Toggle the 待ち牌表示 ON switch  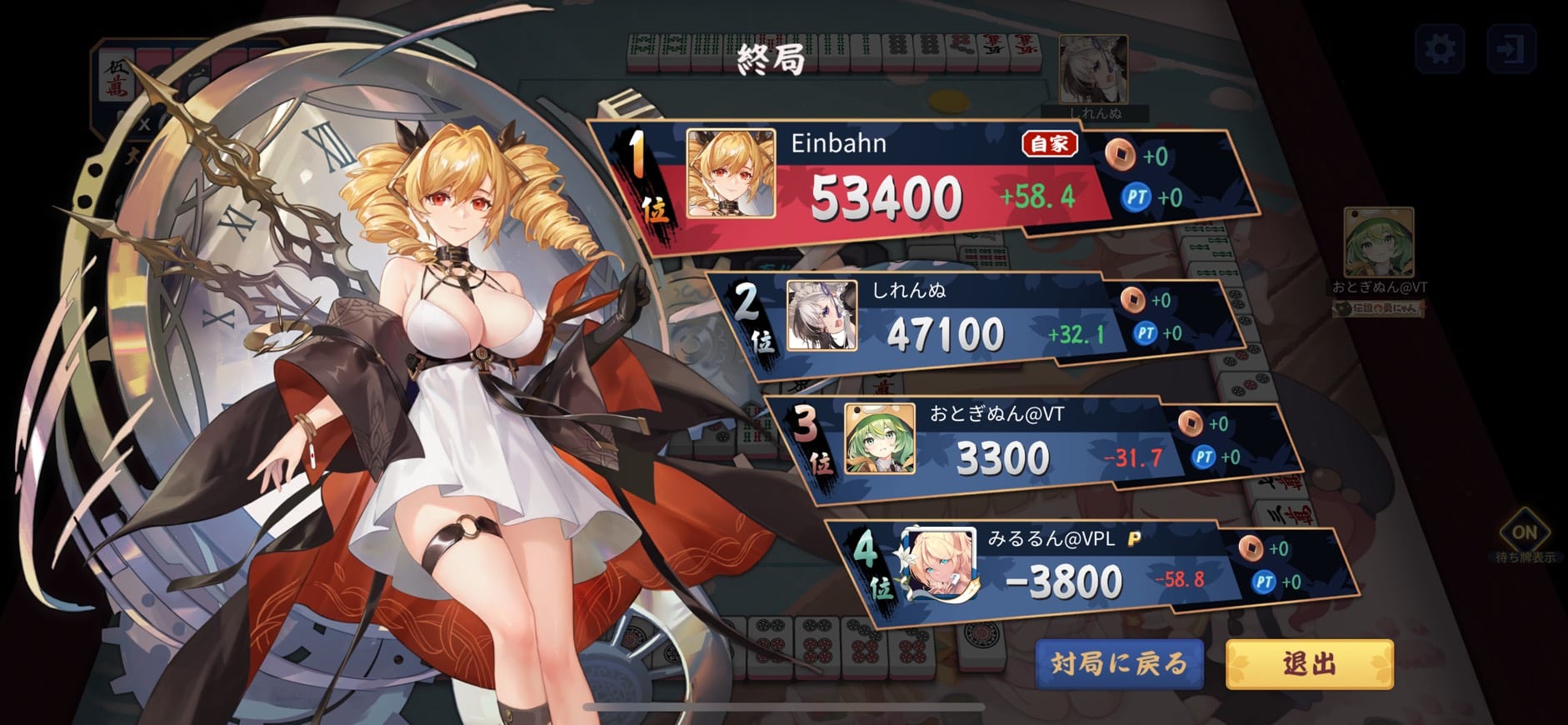point(1524,532)
